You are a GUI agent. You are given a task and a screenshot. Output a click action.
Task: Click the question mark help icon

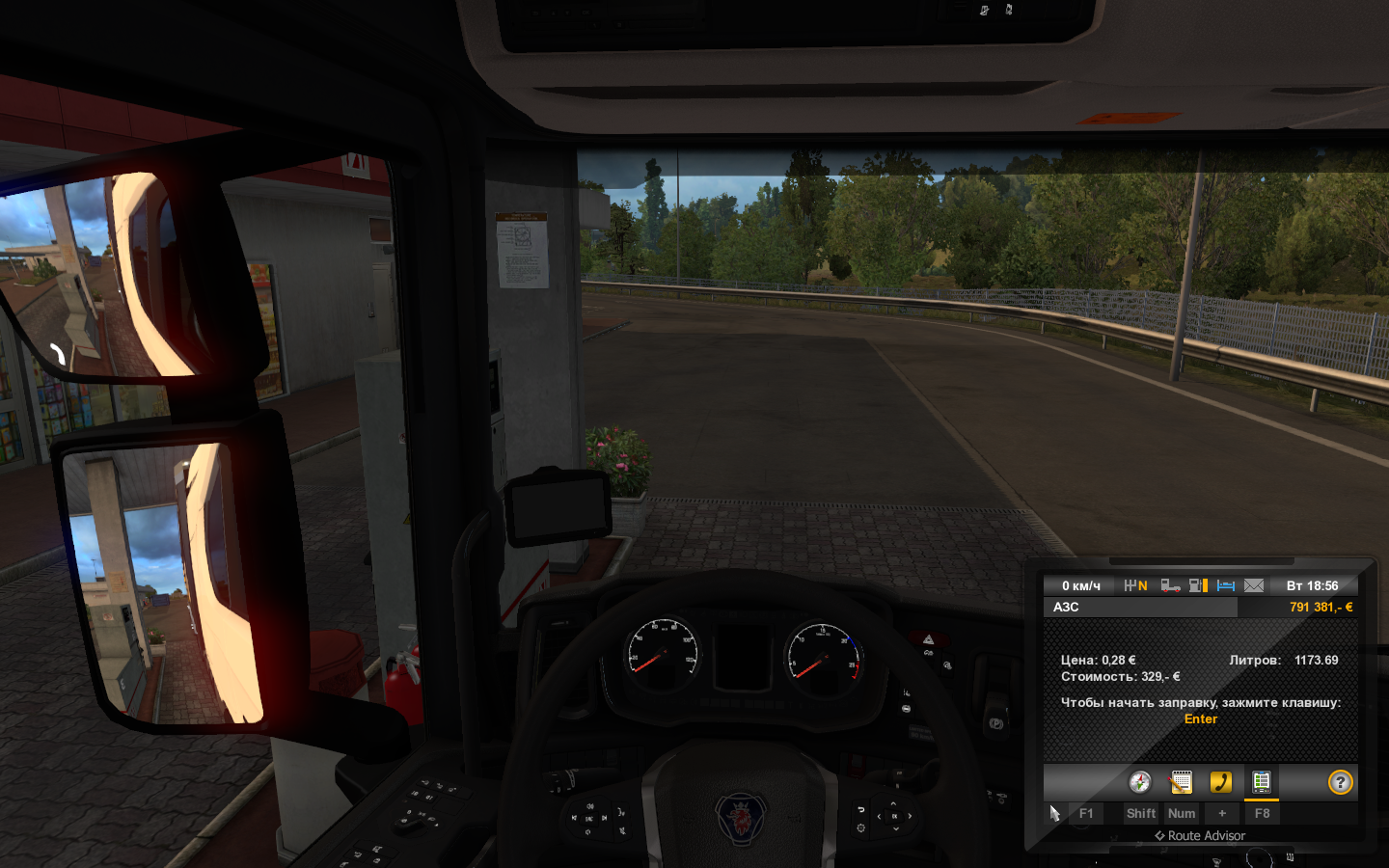[1340, 782]
